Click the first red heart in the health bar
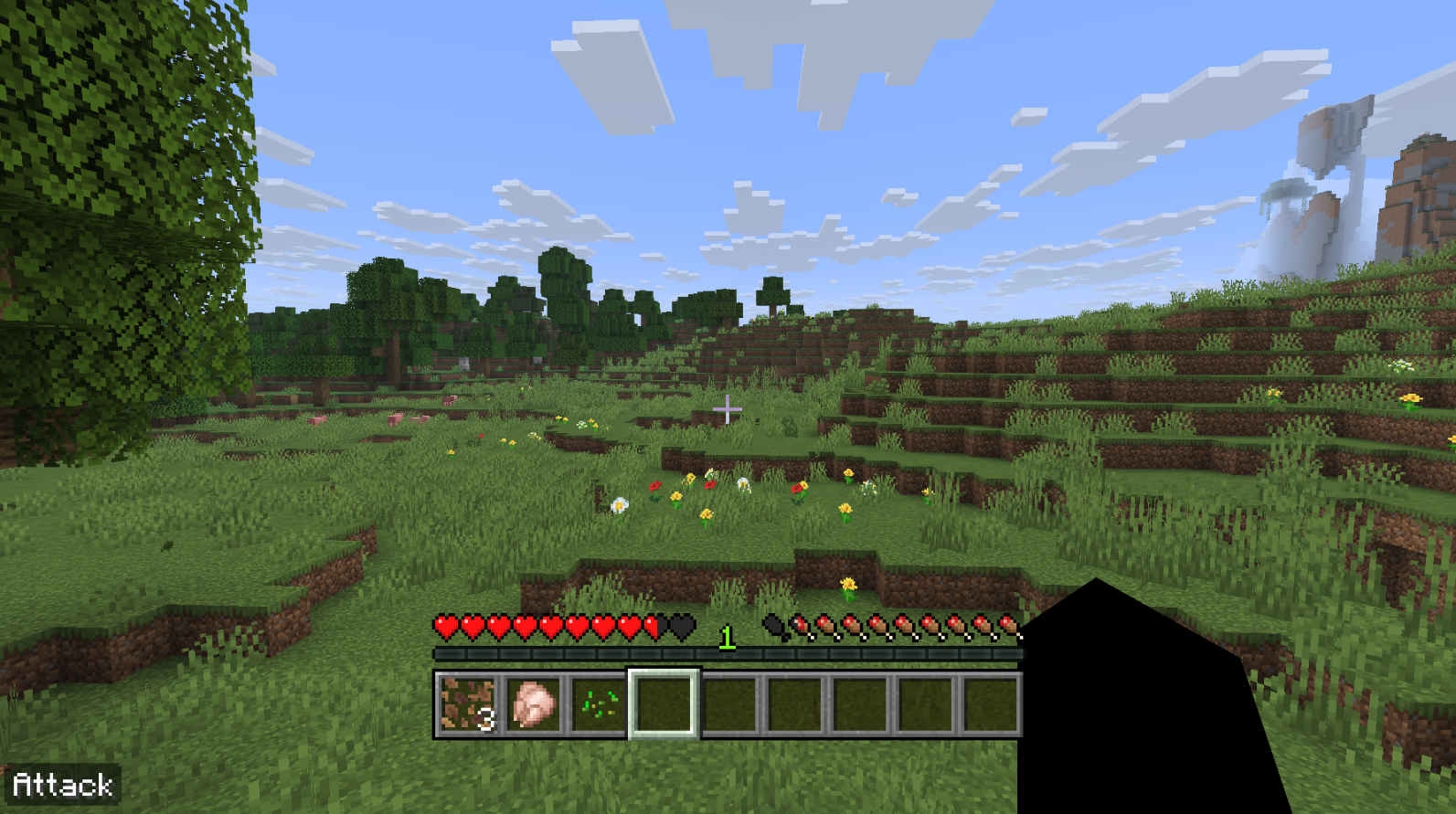1456x814 pixels. [445, 627]
